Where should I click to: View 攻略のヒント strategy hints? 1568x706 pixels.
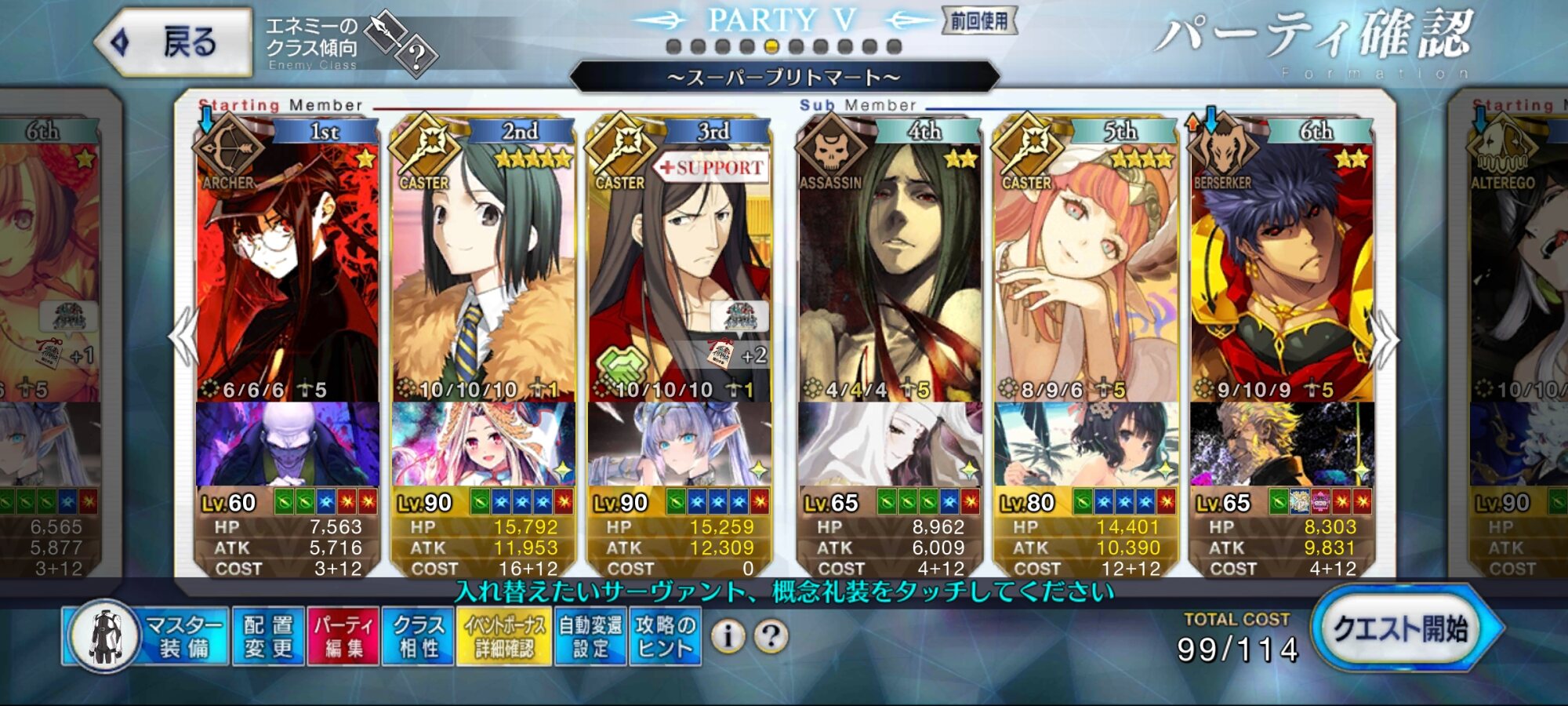[x=665, y=636]
